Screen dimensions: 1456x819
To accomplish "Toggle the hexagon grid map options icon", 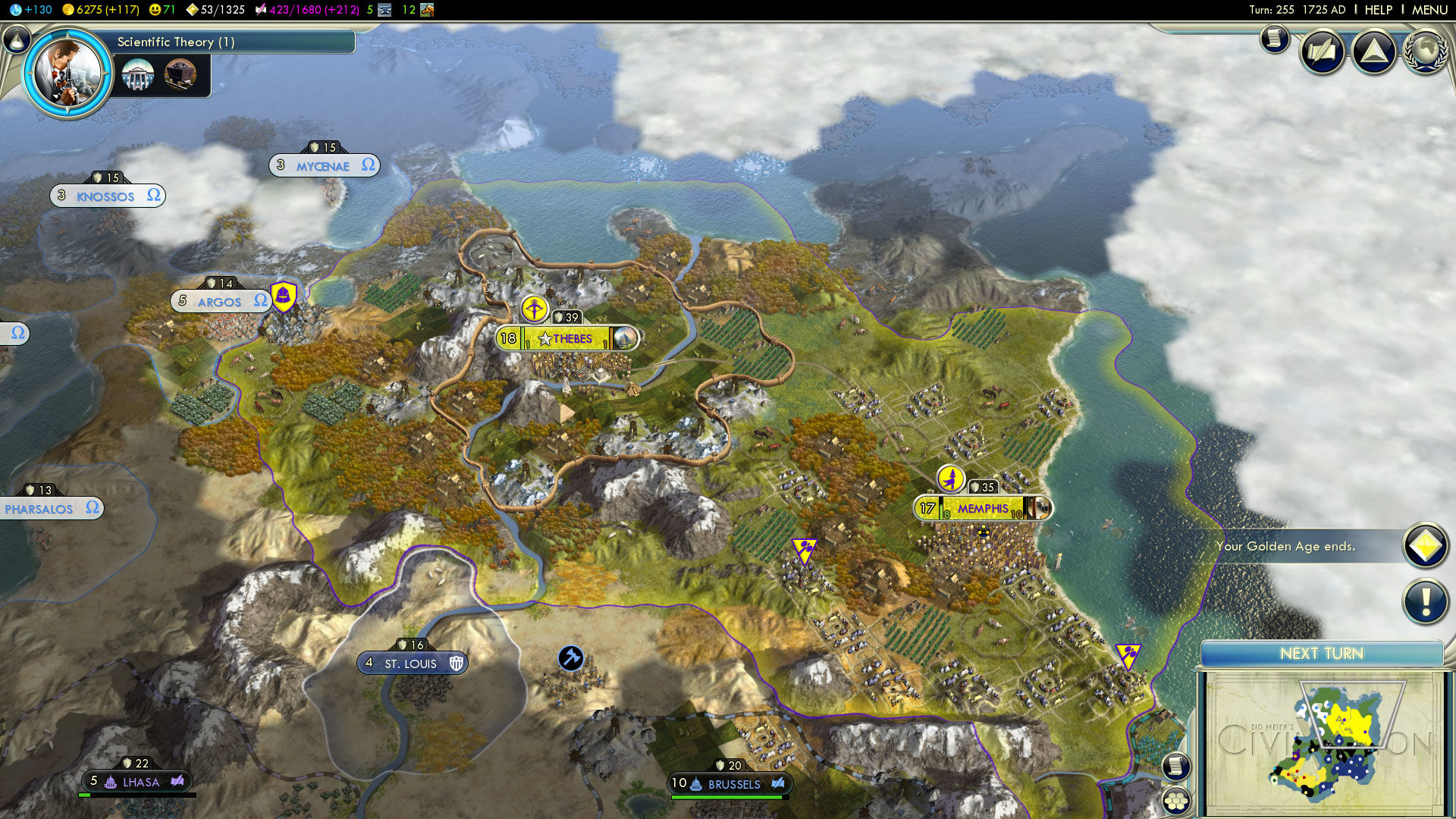I will (1176, 800).
